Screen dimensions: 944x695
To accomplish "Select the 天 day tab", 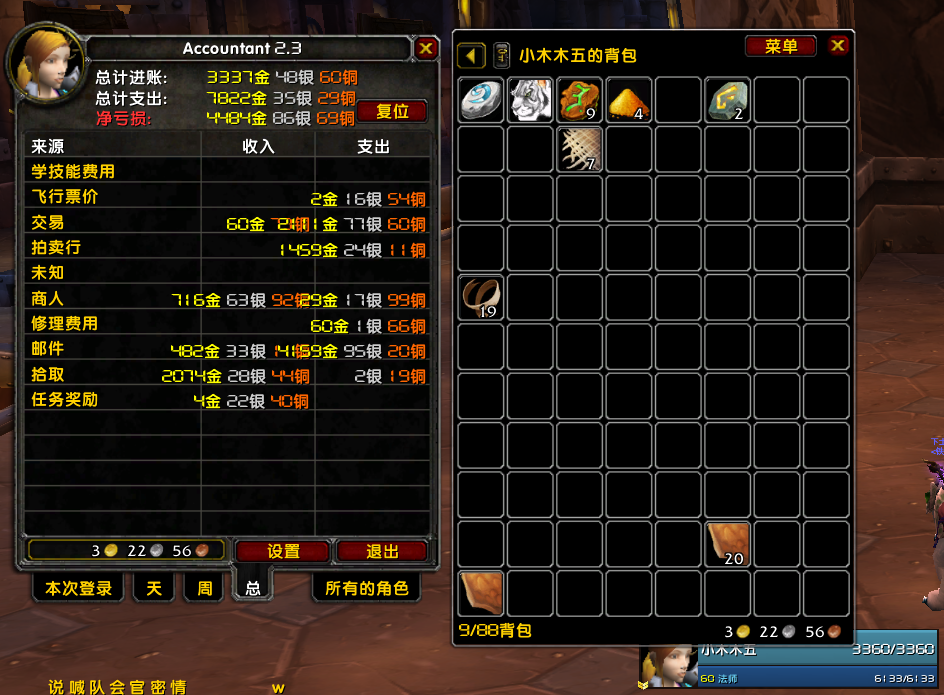I will (154, 588).
